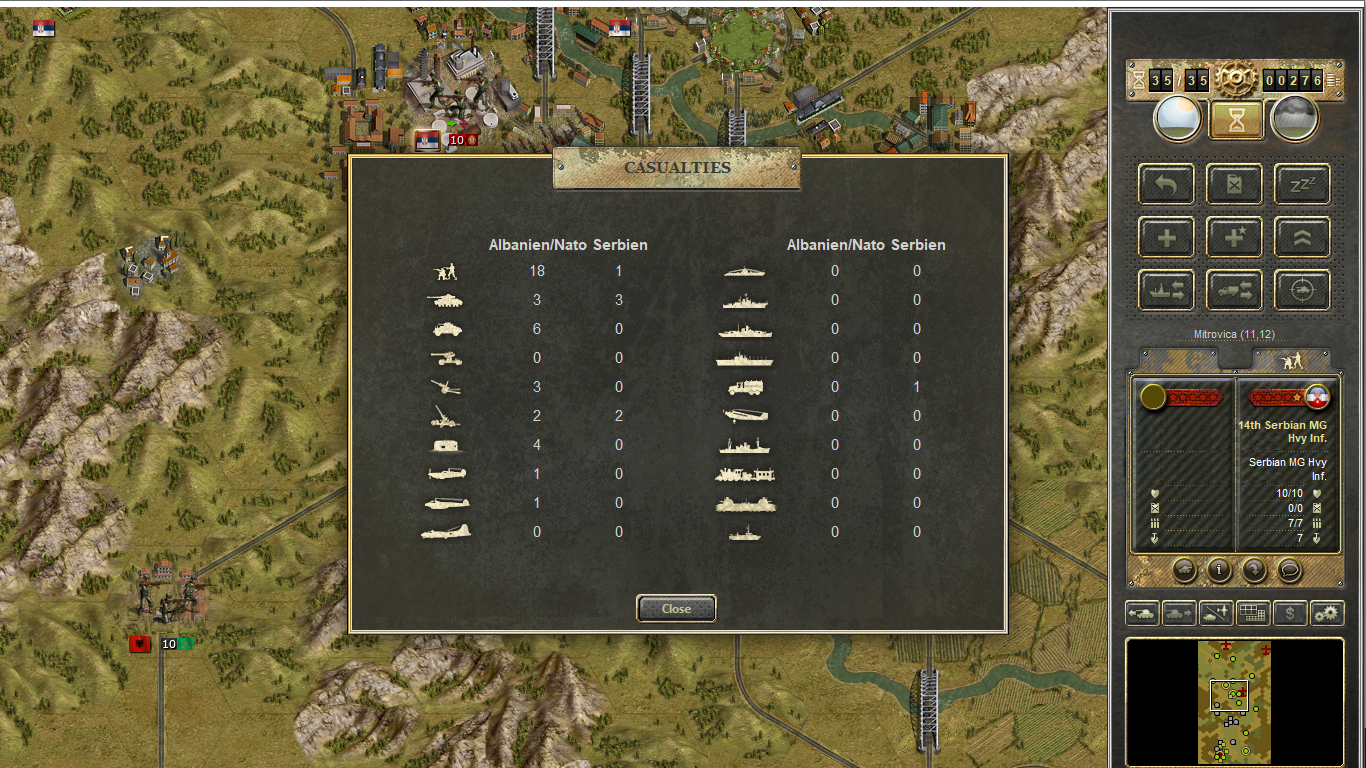Click the round tank icon below unit stats

coord(1184,570)
